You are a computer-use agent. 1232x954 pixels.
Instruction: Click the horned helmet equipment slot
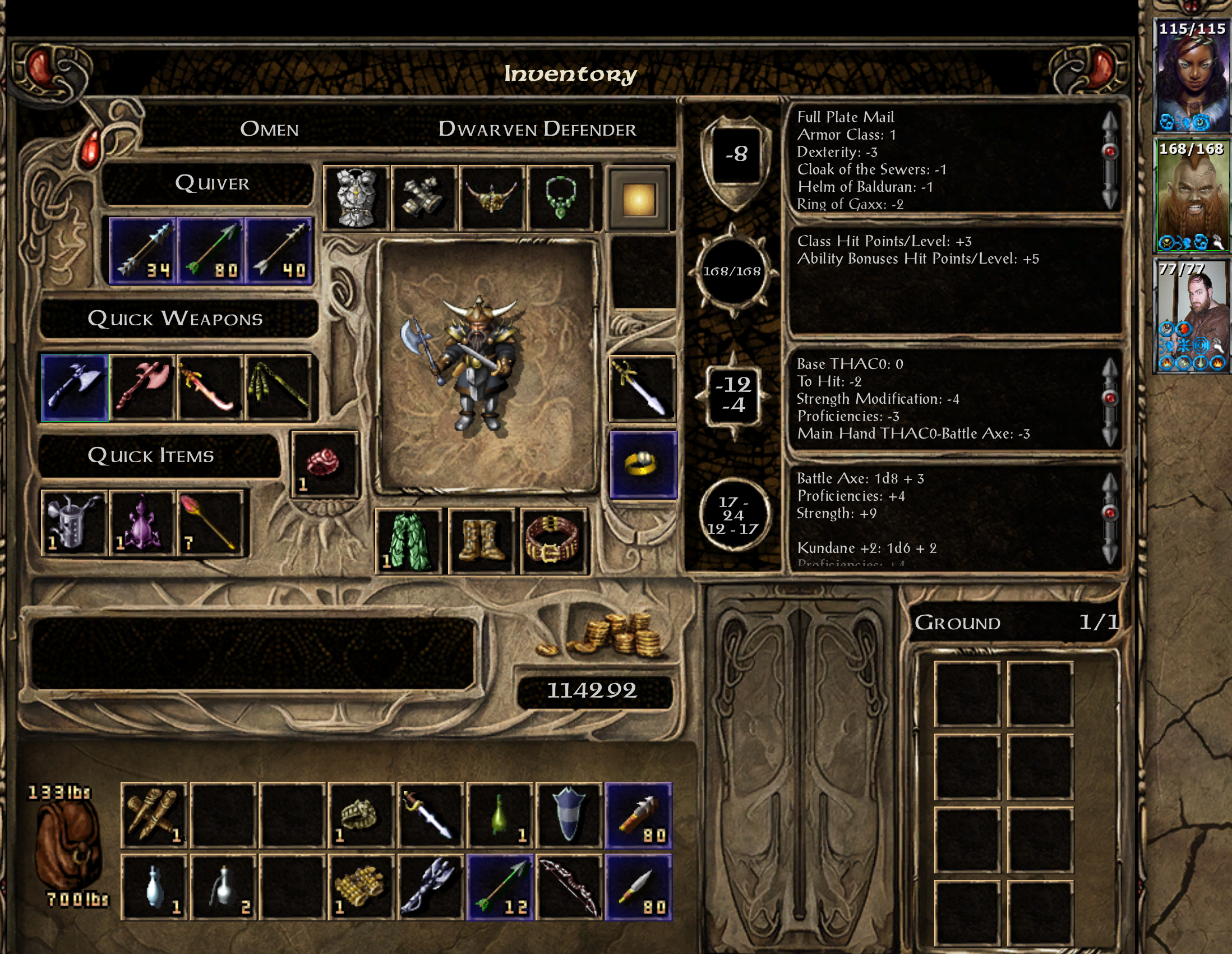click(492, 198)
